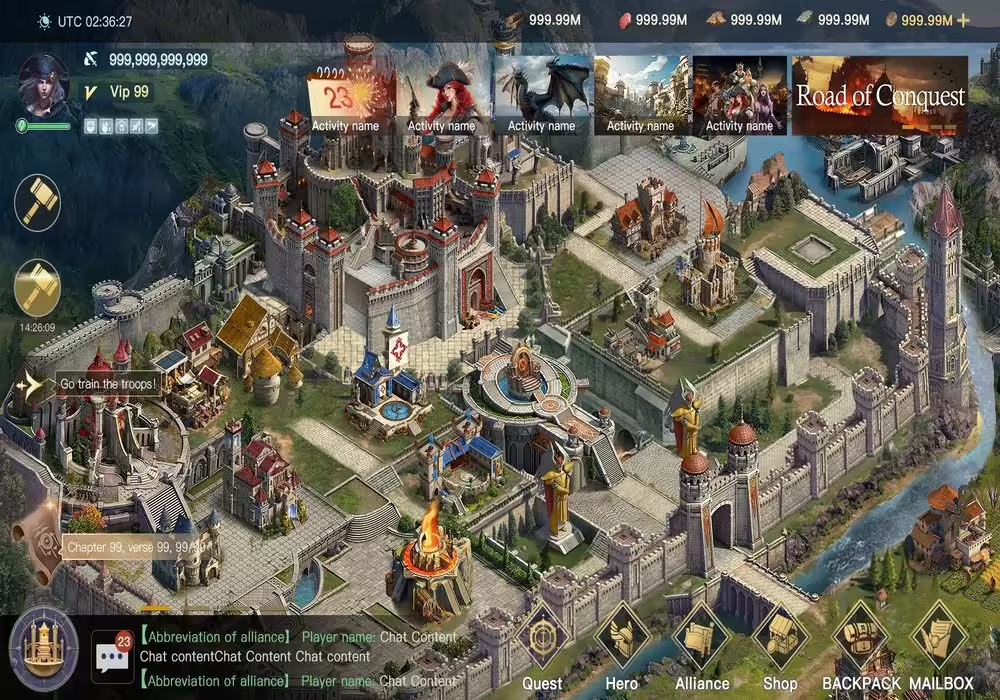The width and height of the screenshot is (1000, 700).
Task: Choose the dragon activity thumbnail
Action: (x=541, y=96)
